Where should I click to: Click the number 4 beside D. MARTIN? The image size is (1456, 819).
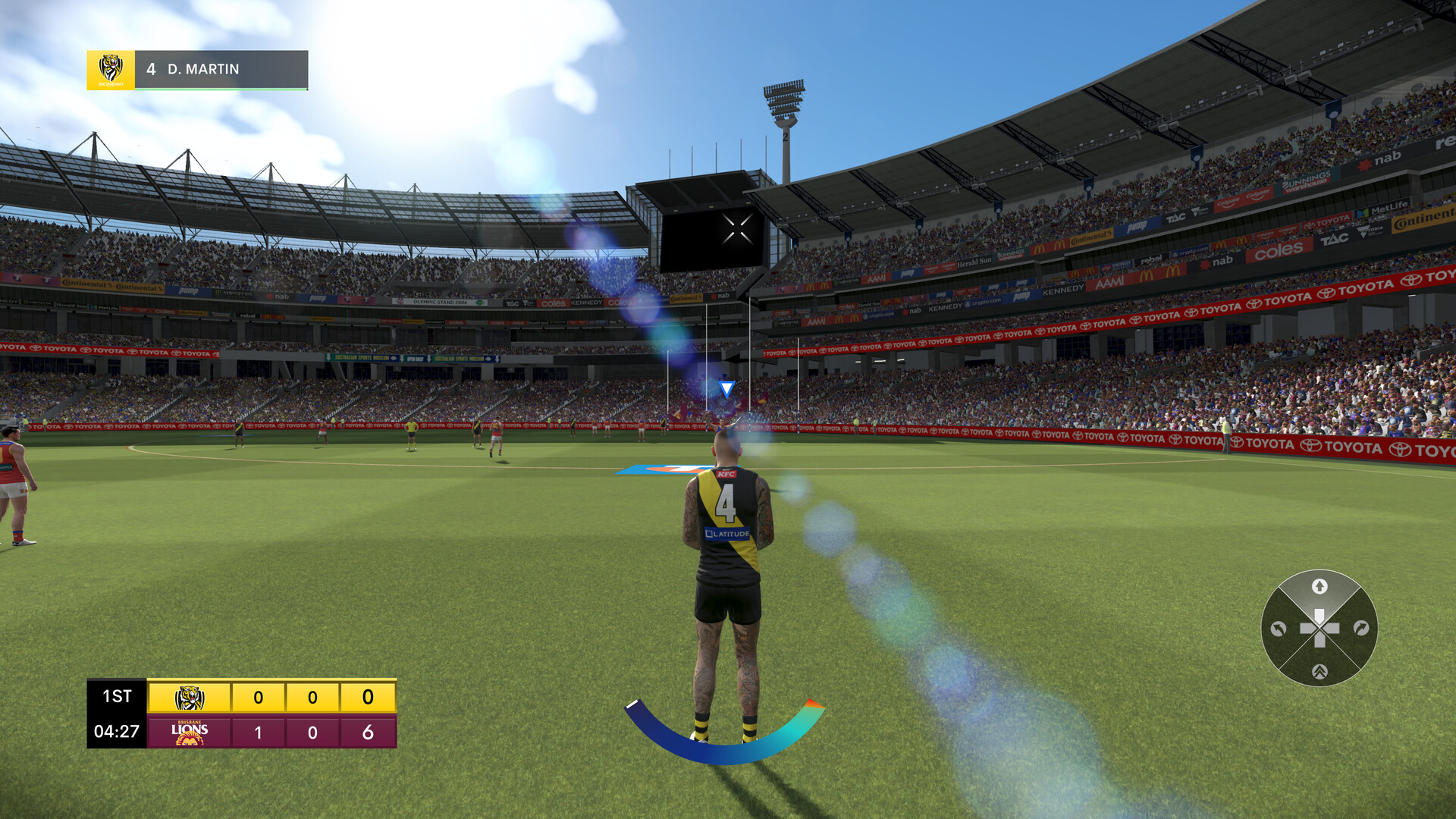click(150, 70)
